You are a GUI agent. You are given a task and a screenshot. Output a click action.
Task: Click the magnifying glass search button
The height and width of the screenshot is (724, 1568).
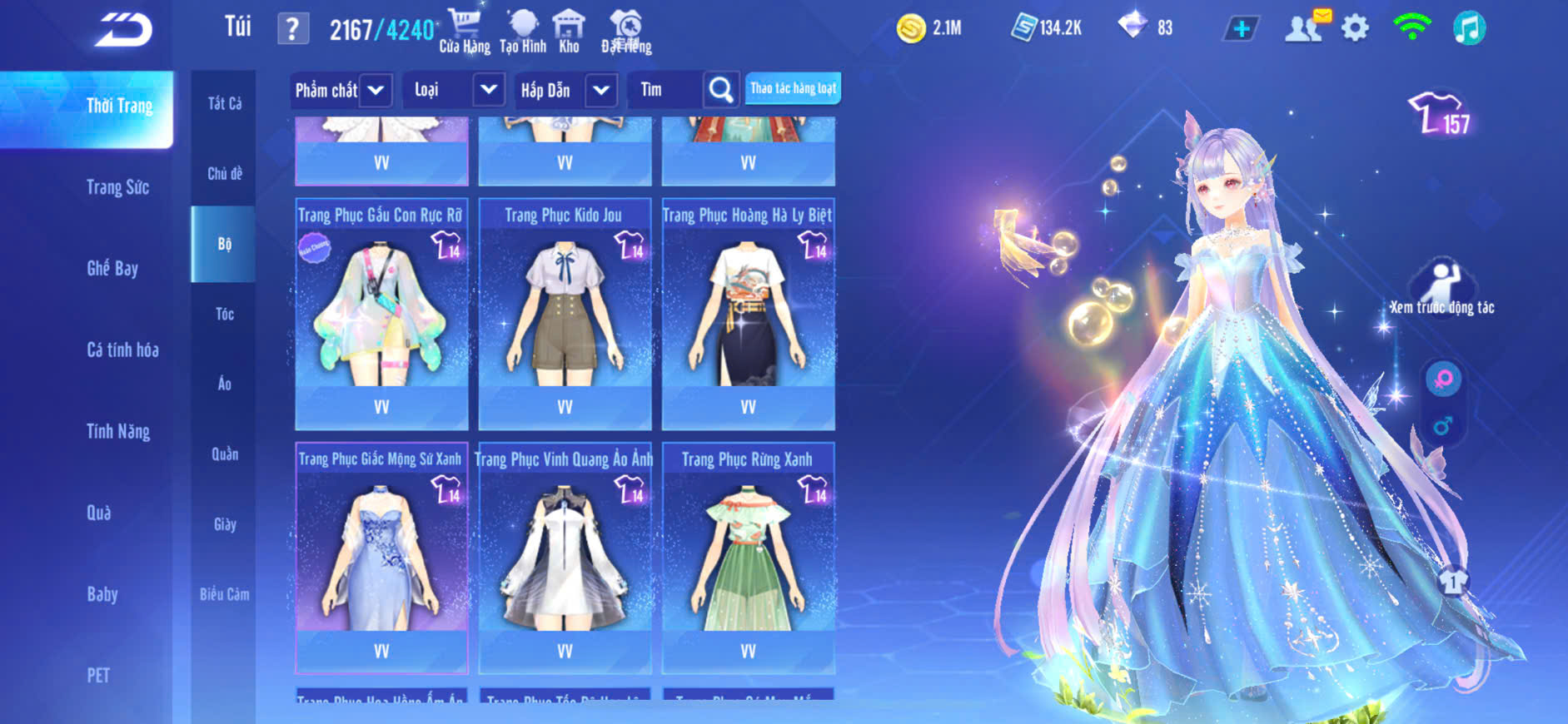pyautogui.click(x=721, y=90)
